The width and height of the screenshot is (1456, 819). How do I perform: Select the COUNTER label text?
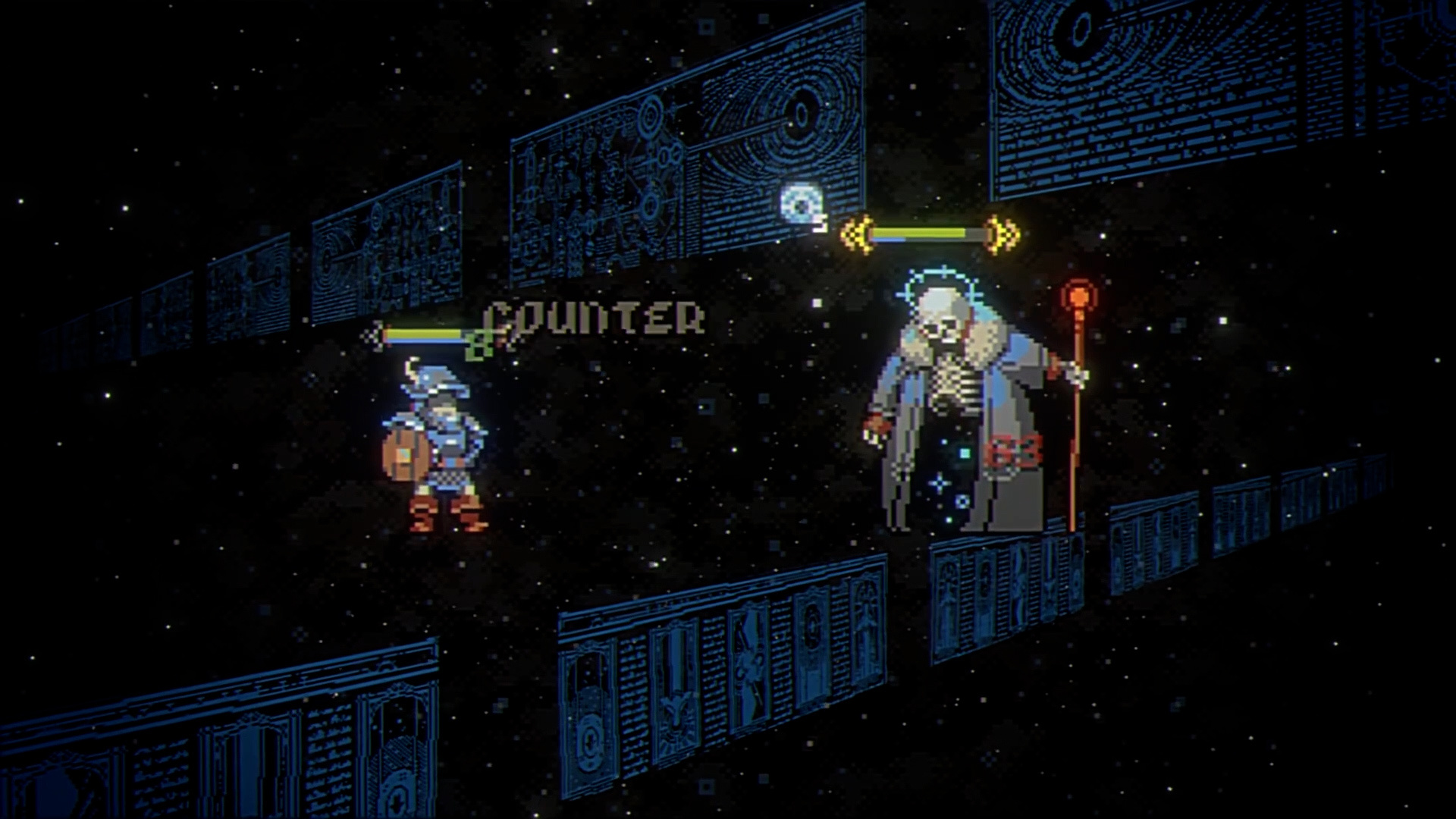pyautogui.click(x=595, y=318)
